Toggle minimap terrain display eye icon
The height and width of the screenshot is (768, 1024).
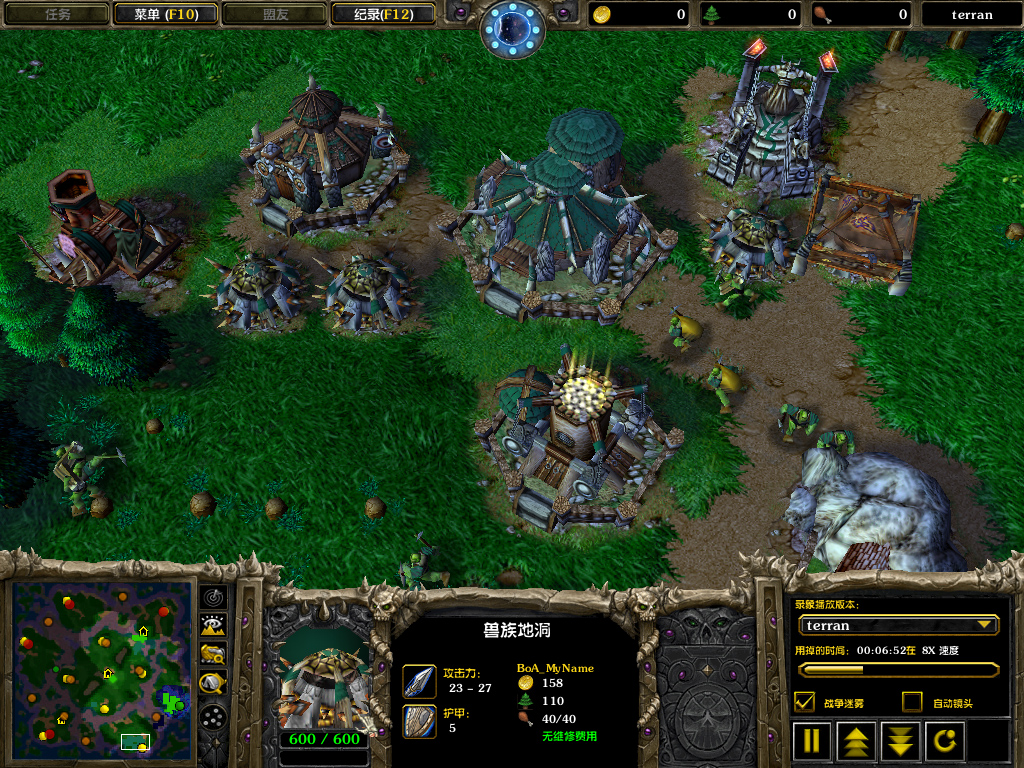click(x=213, y=626)
